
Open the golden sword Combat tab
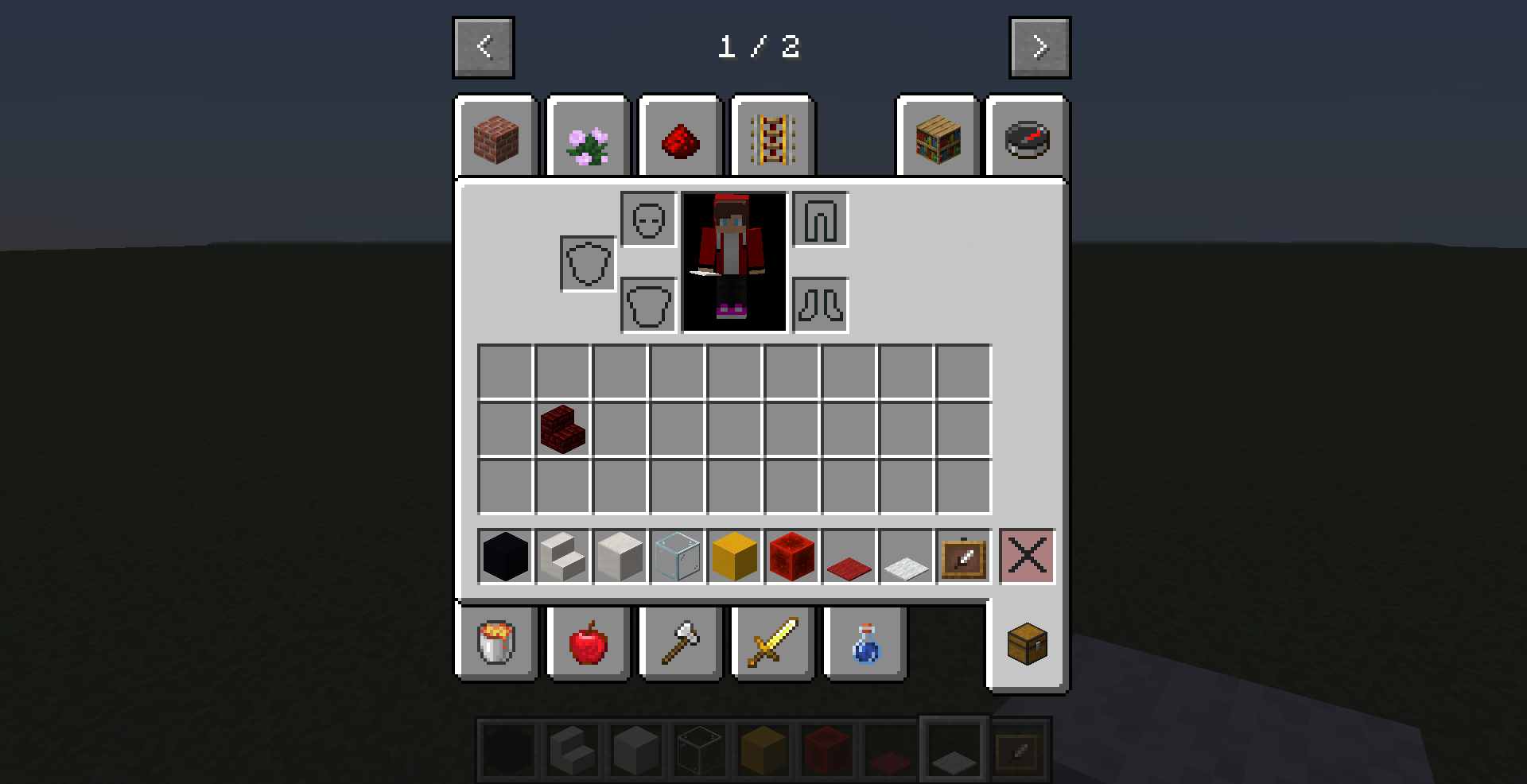point(772,644)
